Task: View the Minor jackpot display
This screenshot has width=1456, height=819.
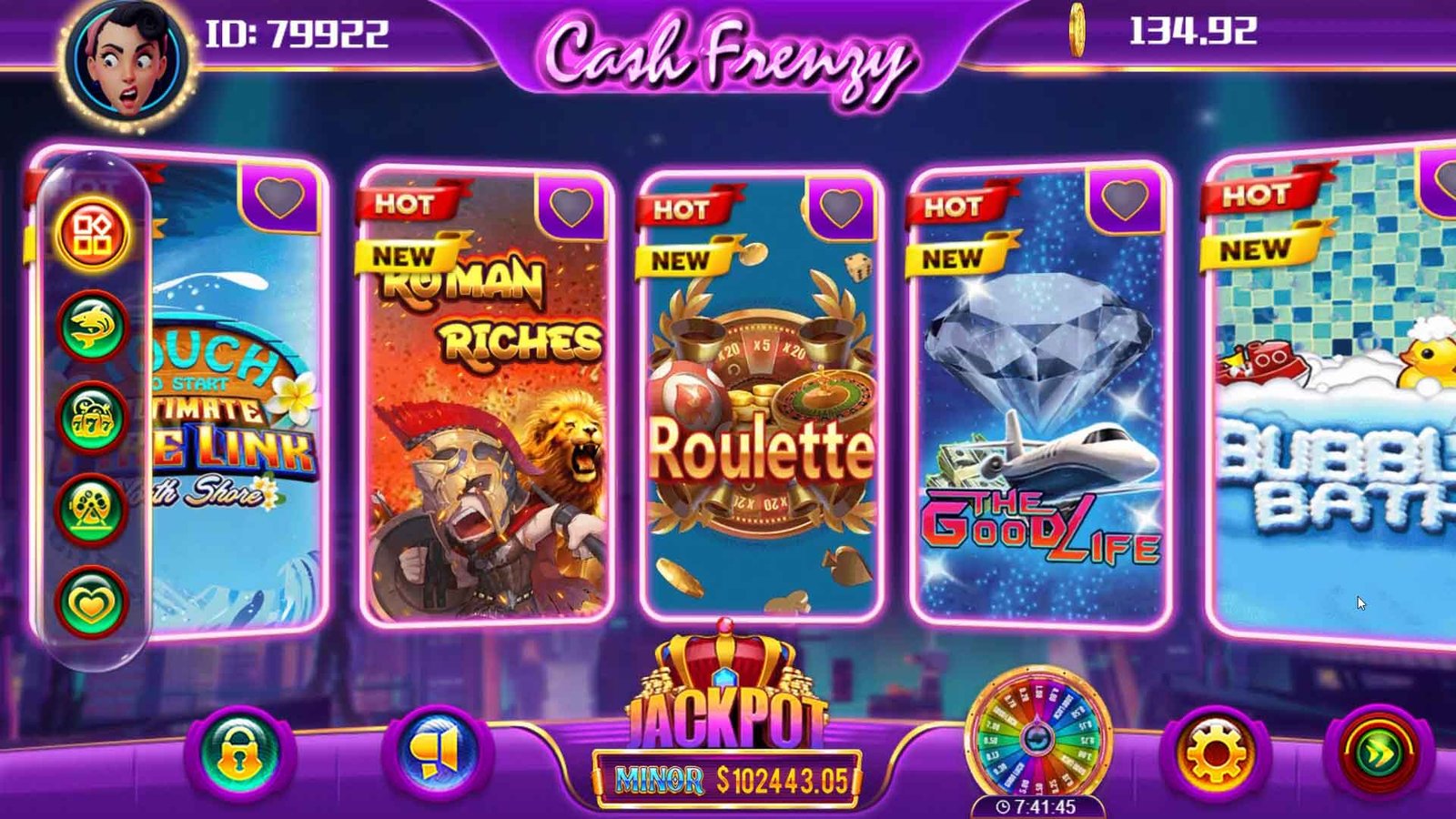Action: tap(727, 779)
